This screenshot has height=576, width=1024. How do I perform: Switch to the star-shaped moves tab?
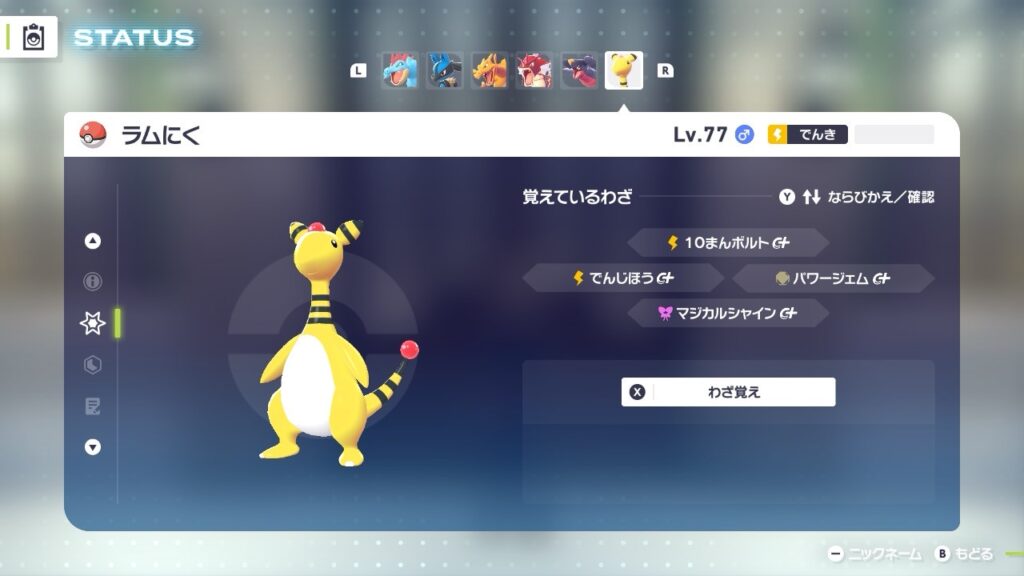[93, 323]
